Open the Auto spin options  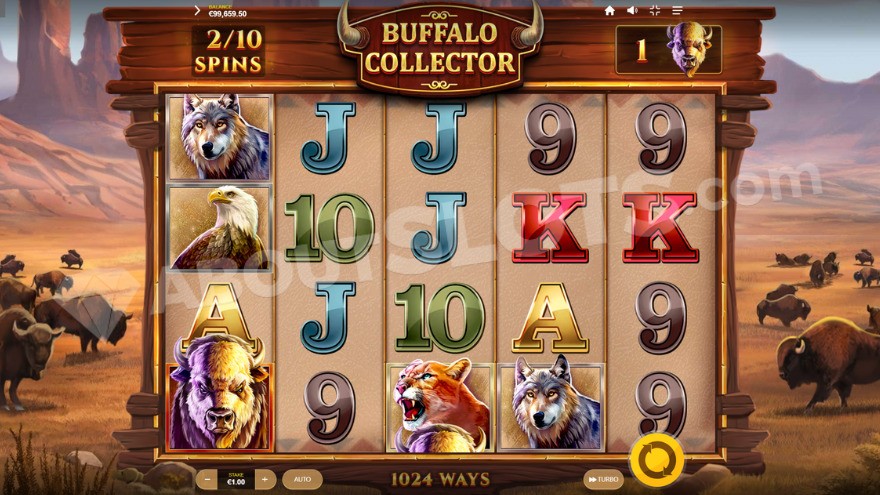[302, 480]
